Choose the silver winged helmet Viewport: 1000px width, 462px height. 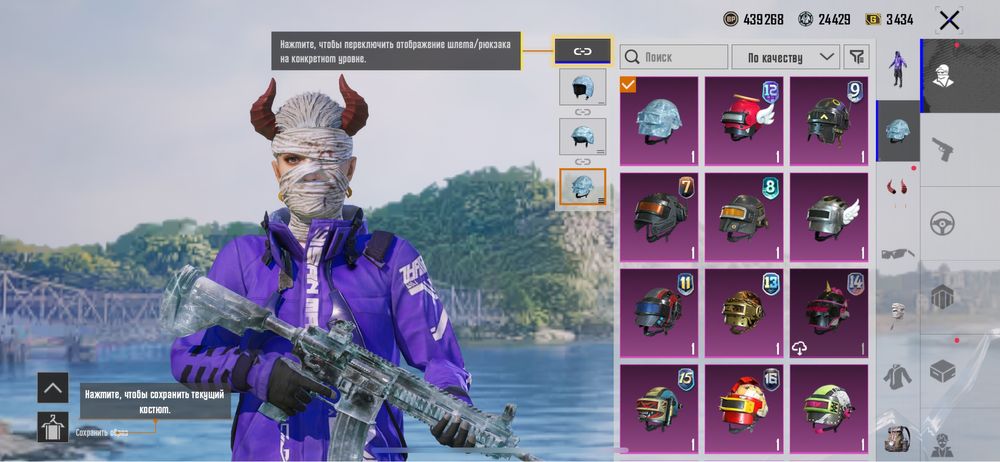coord(829,215)
